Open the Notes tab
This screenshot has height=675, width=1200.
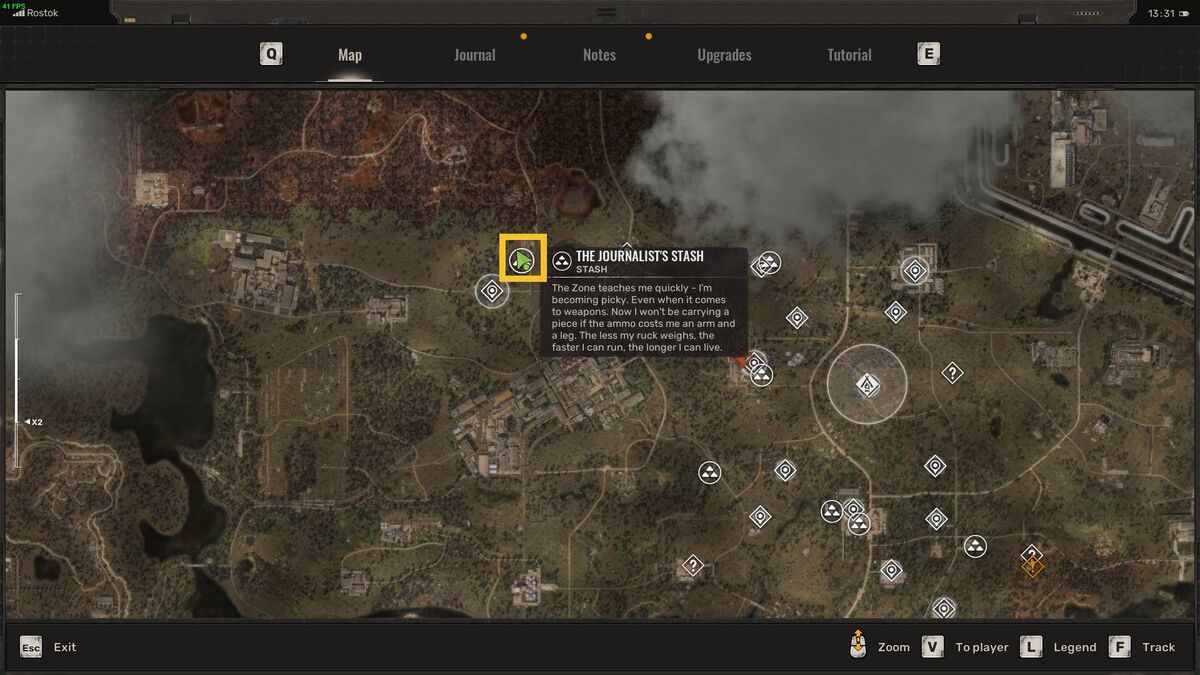click(x=599, y=55)
